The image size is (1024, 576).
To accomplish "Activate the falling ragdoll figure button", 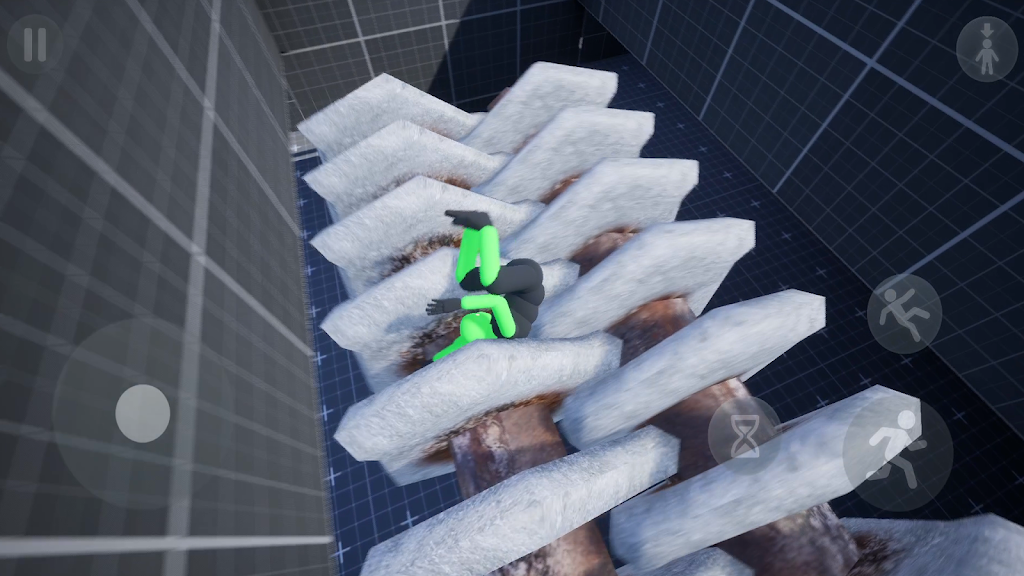I will coord(904,313).
